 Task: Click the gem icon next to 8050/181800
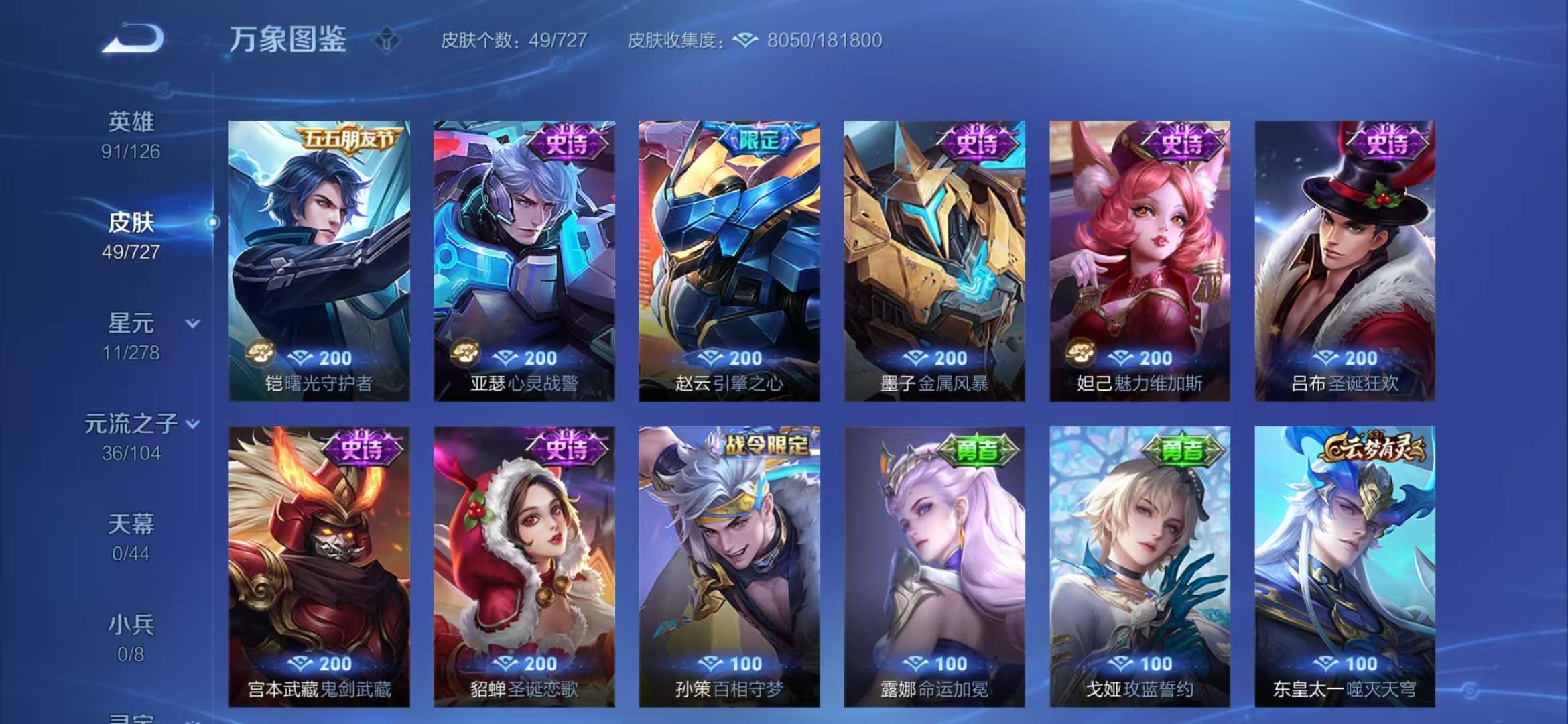click(x=746, y=40)
